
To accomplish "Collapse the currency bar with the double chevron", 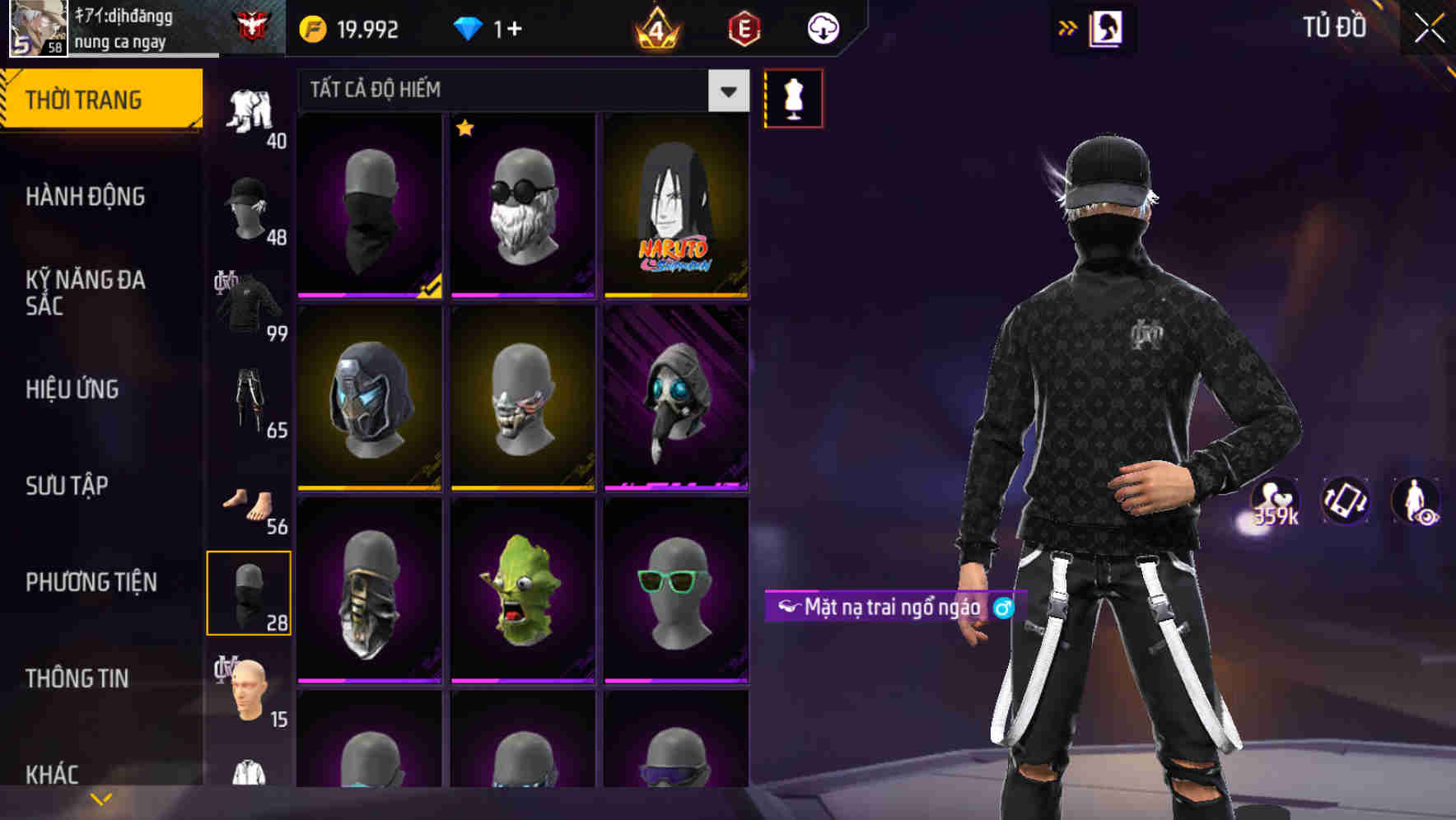I will coord(1066,27).
